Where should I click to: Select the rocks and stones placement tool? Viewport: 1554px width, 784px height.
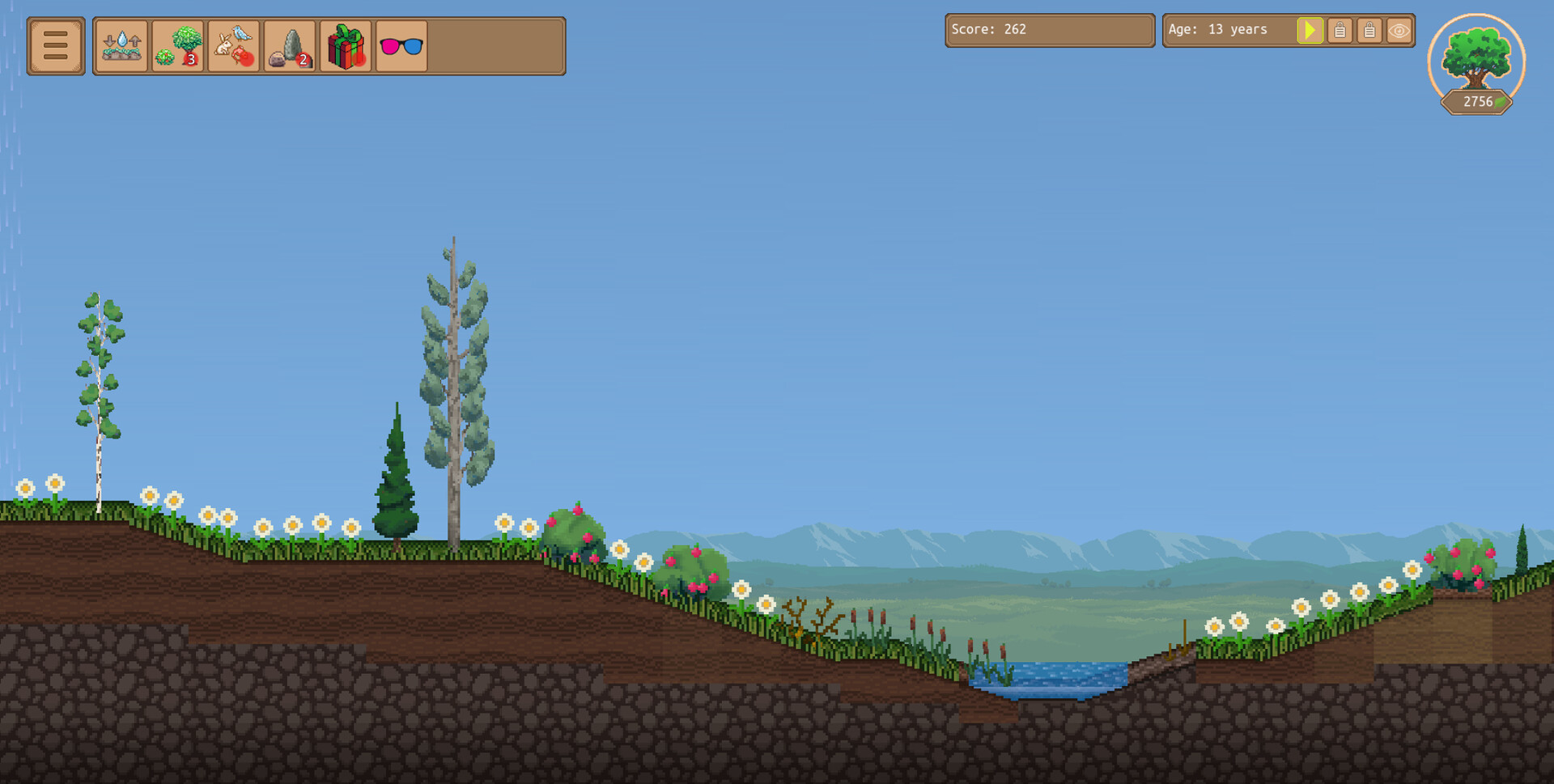[289, 45]
